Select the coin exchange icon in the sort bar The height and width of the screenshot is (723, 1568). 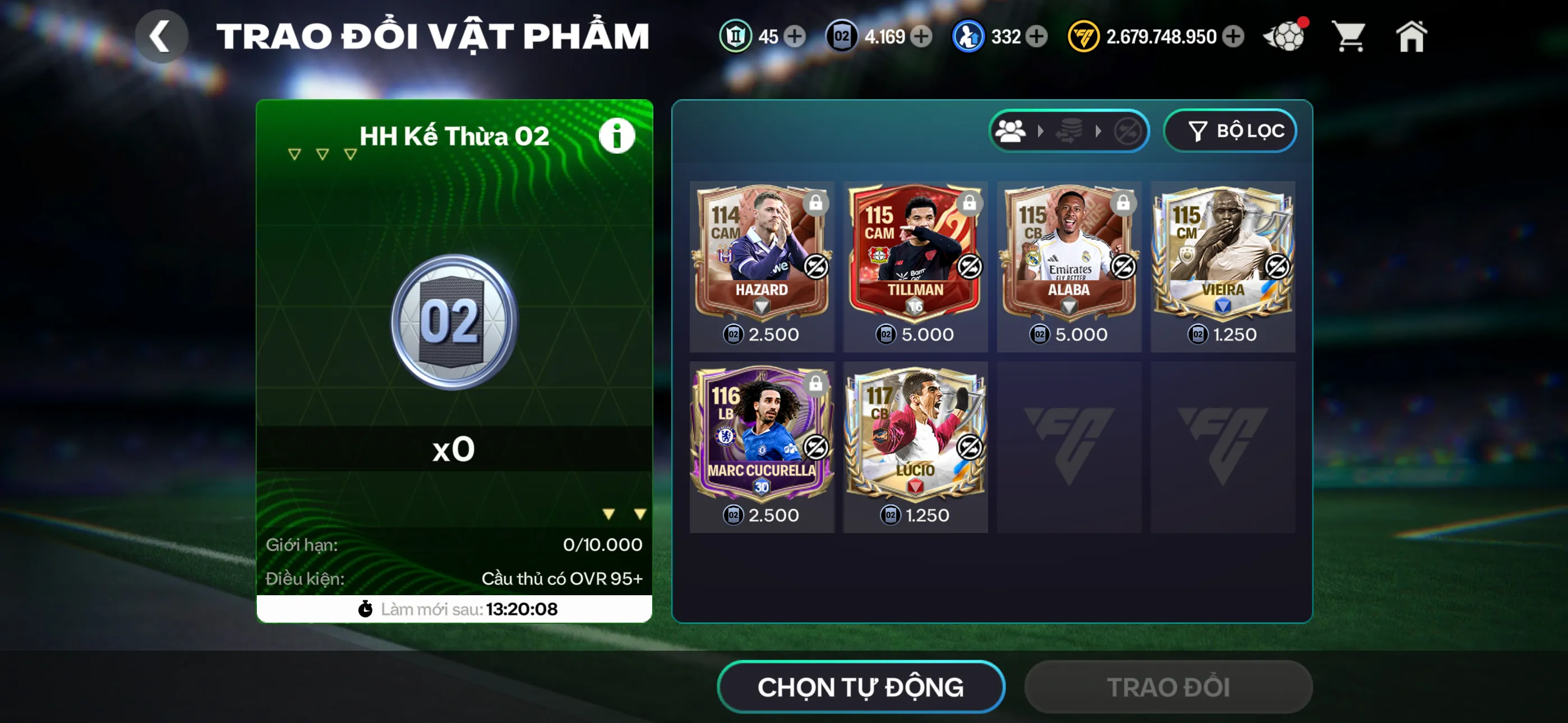click(1069, 131)
